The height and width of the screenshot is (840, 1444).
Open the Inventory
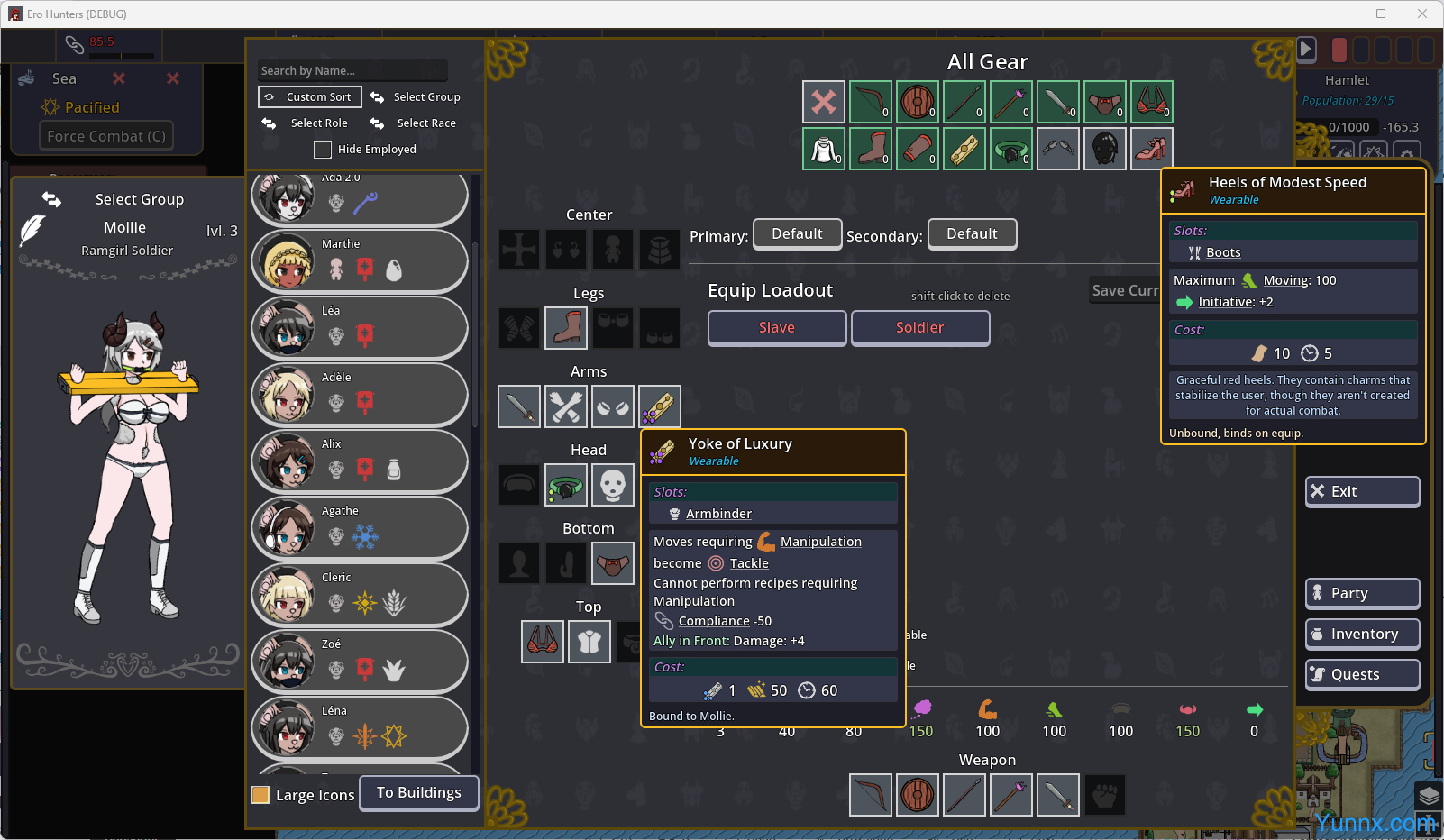point(1362,634)
